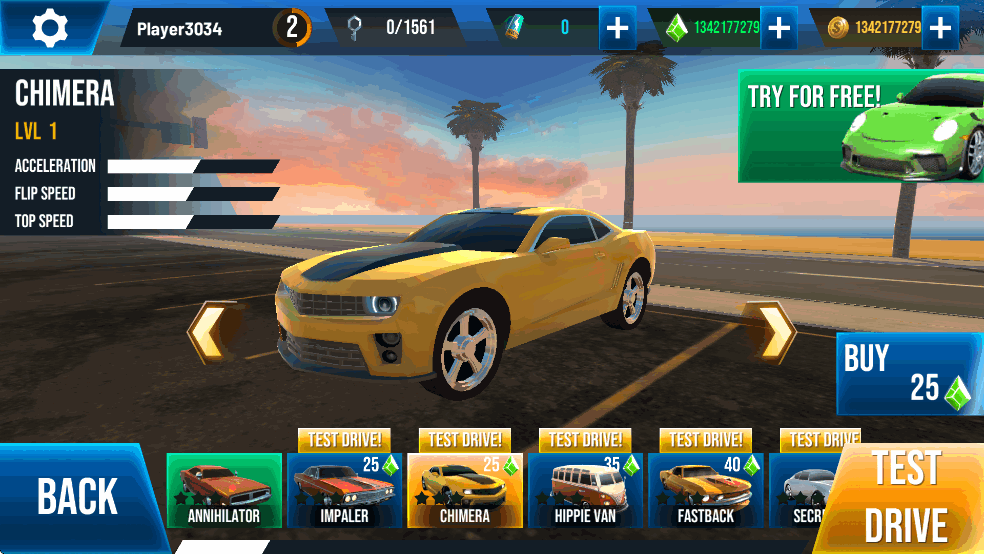Add more fuel cans with plus button
The height and width of the screenshot is (554, 984).
pos(617,28)
